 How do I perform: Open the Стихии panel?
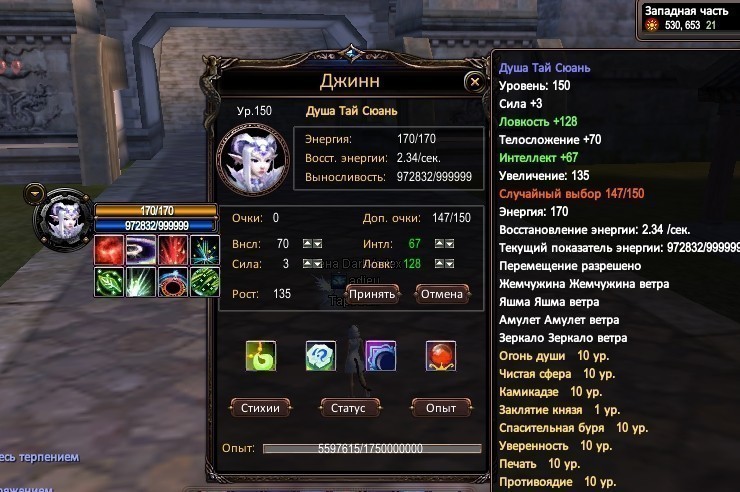click(x=260, y=408)
